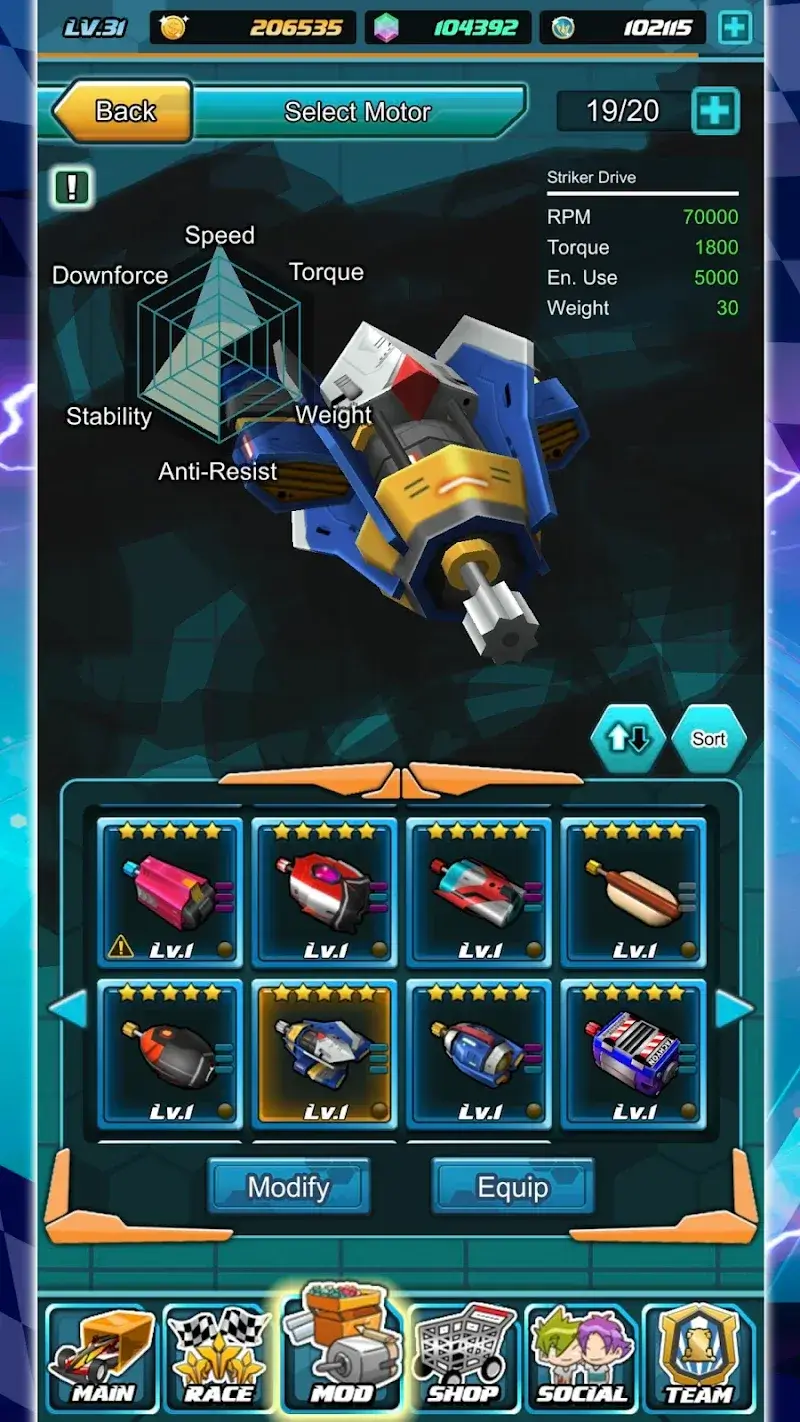Modify the selected motor

289,1187
